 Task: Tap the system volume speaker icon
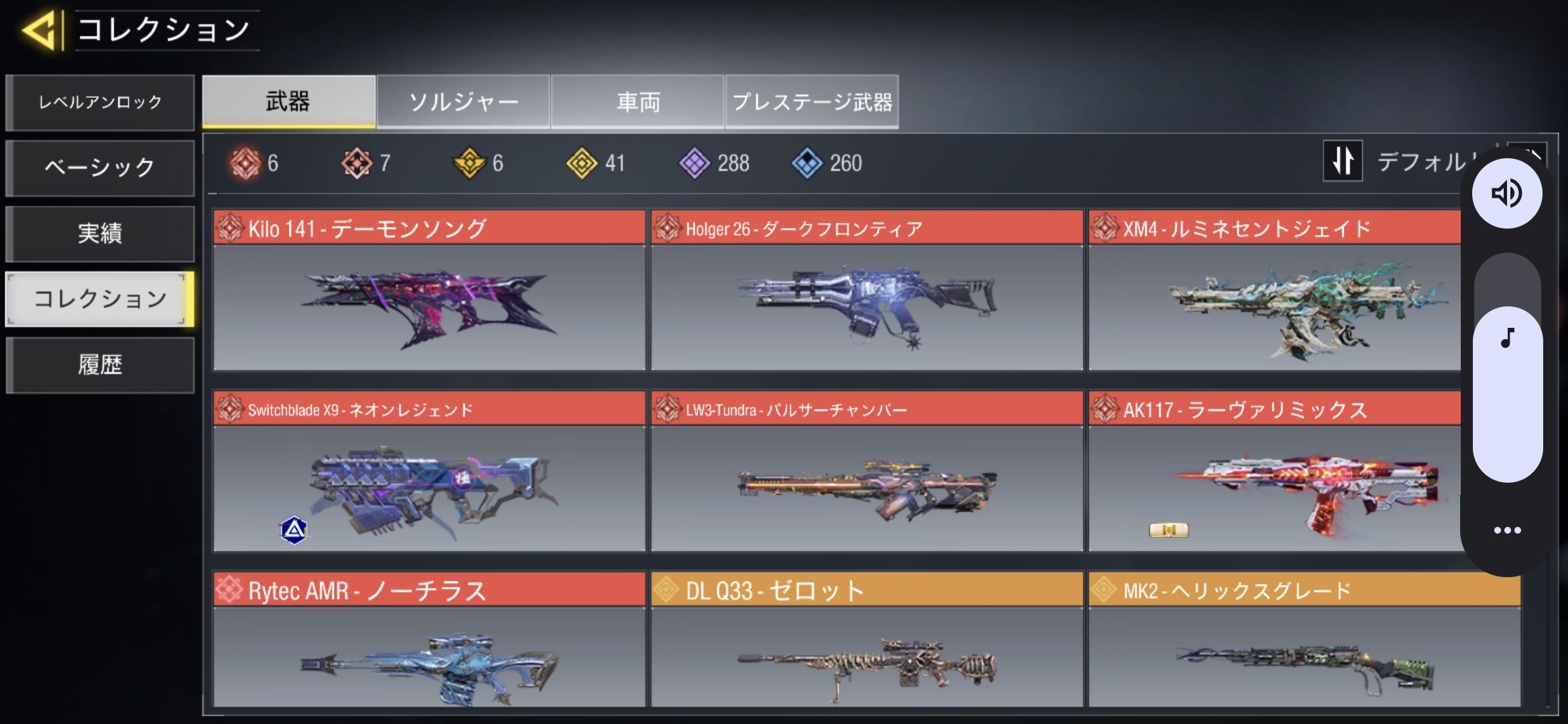click(x=1507, y=194)
